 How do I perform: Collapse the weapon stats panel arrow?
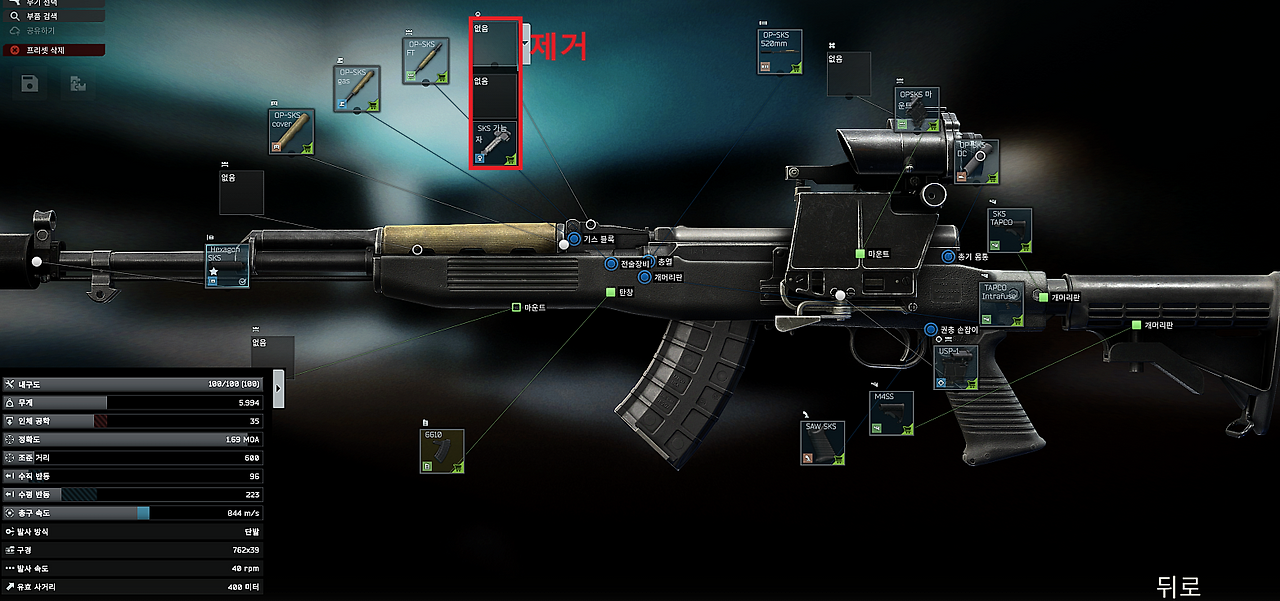coord(279,388)
